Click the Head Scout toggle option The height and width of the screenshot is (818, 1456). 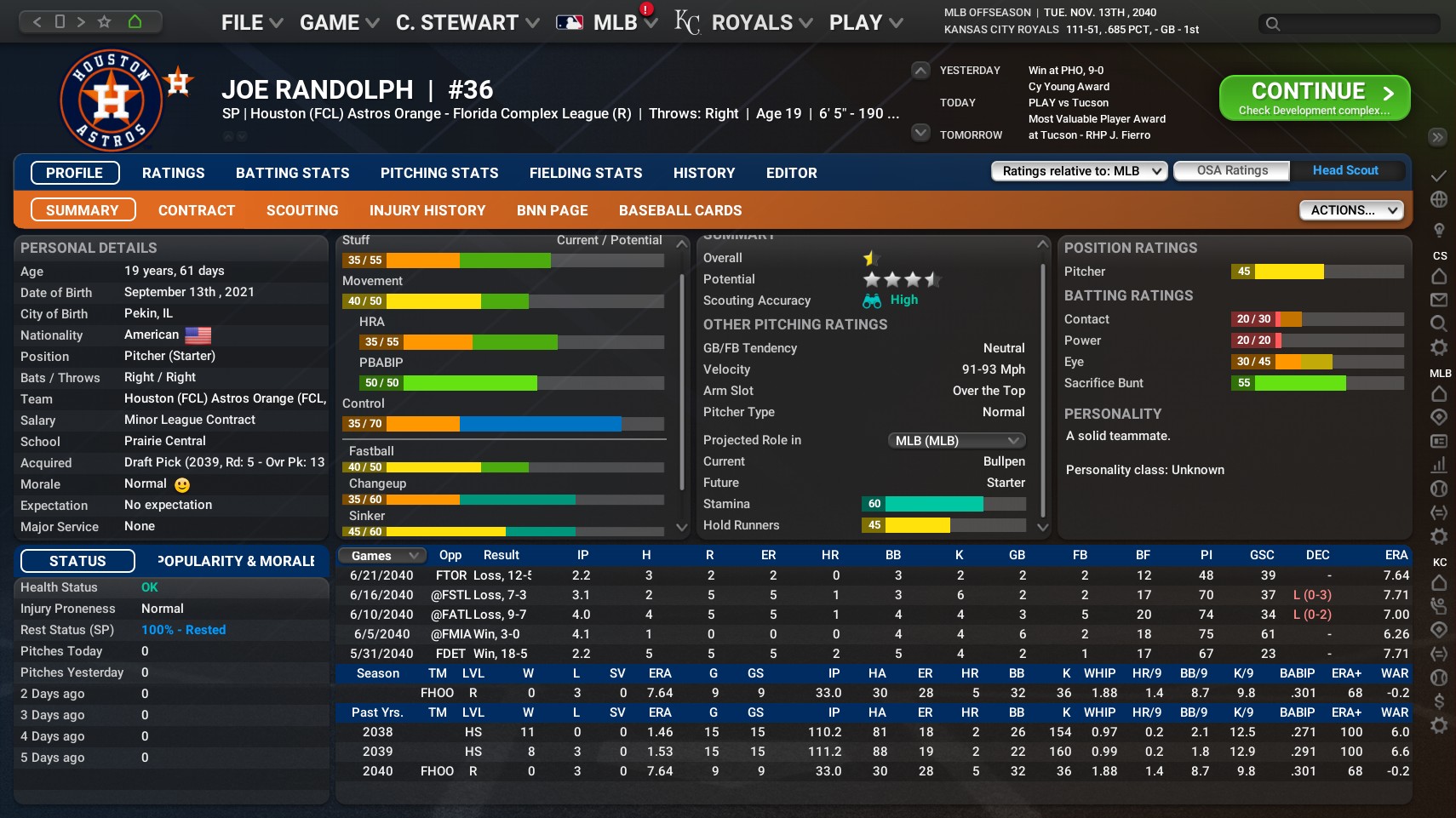coord(1345,170)
